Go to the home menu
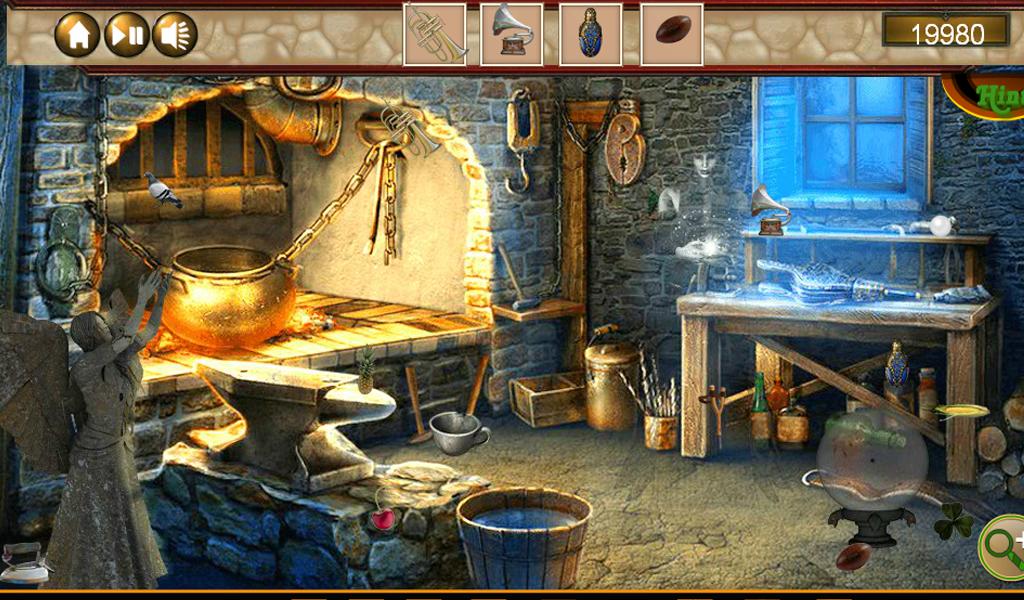Image resolution: width=1024 pixels, height=600 pixels. click(x=77, y=36)
